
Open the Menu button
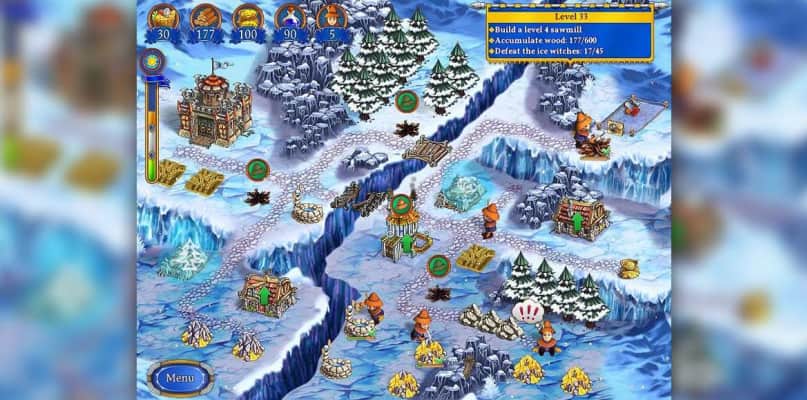click(x=180, y=378)
